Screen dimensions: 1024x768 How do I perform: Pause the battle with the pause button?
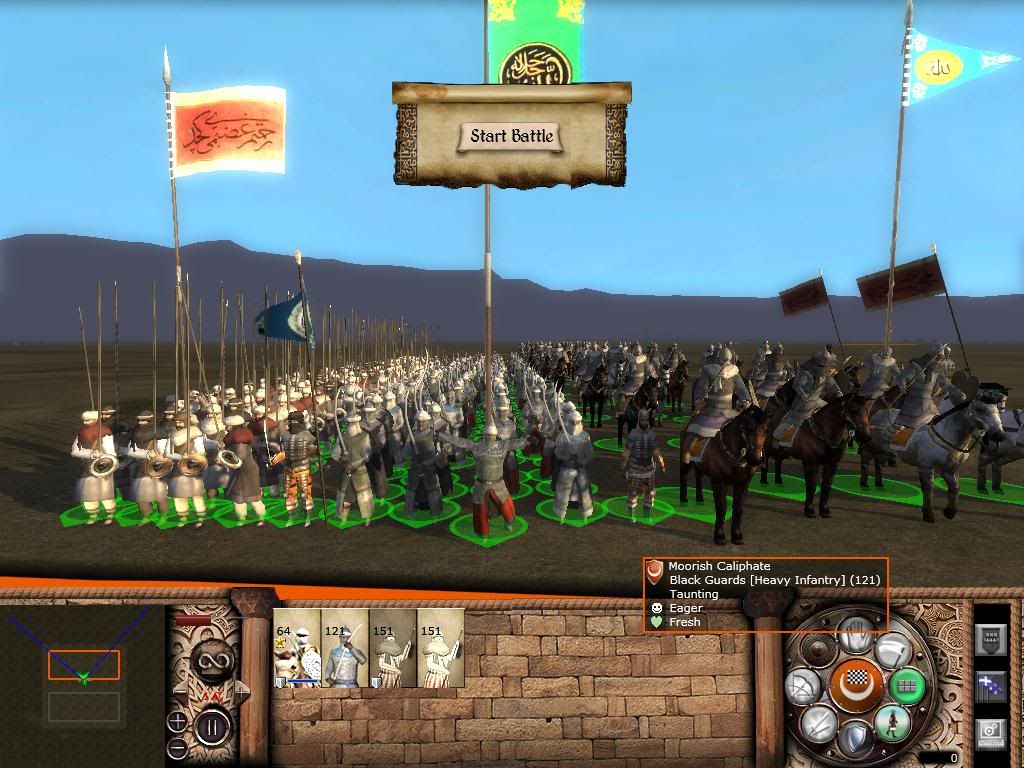point(212,725)
